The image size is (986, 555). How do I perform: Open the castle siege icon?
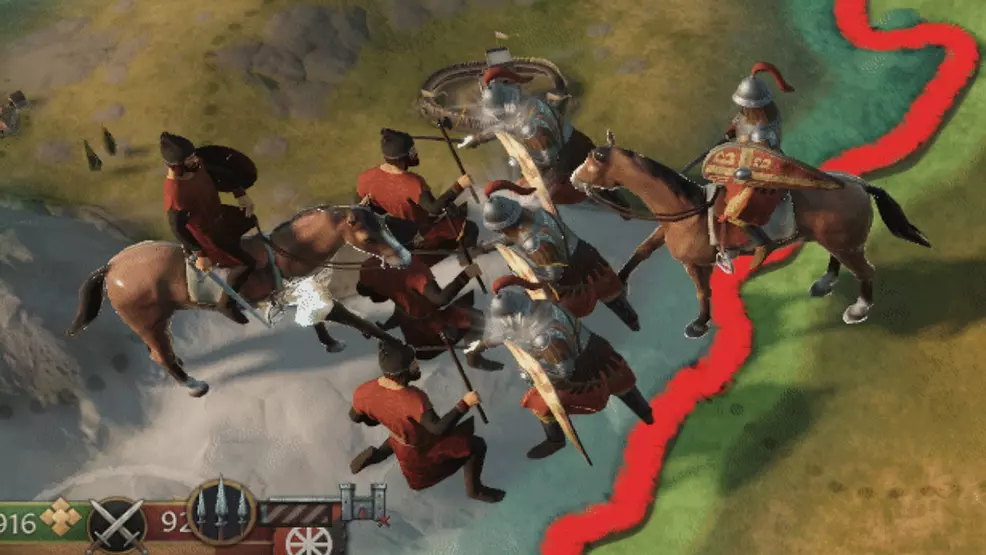(361, 503)
